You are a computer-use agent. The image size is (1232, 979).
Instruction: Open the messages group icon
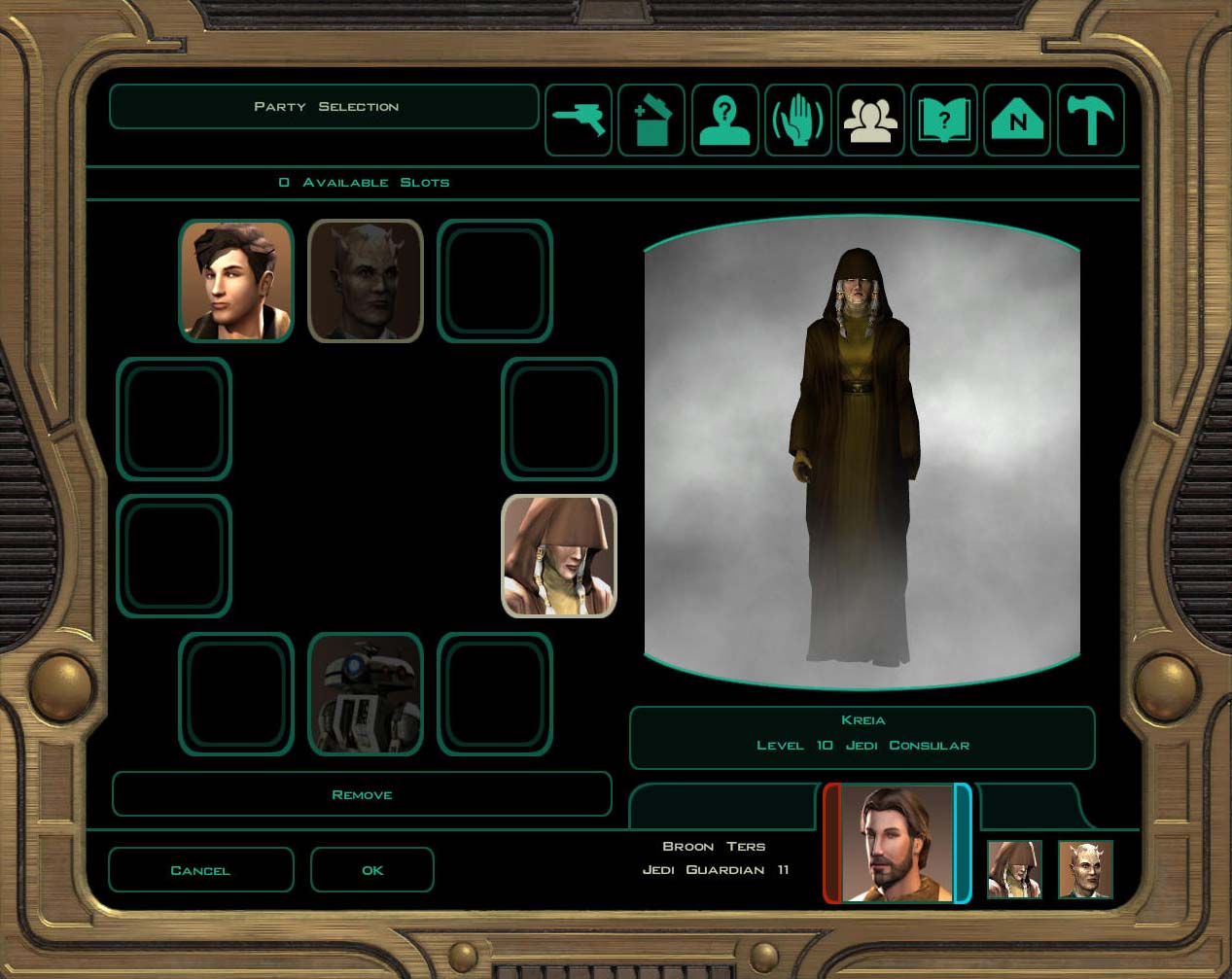pyautogui.click(x=871, y=121)
